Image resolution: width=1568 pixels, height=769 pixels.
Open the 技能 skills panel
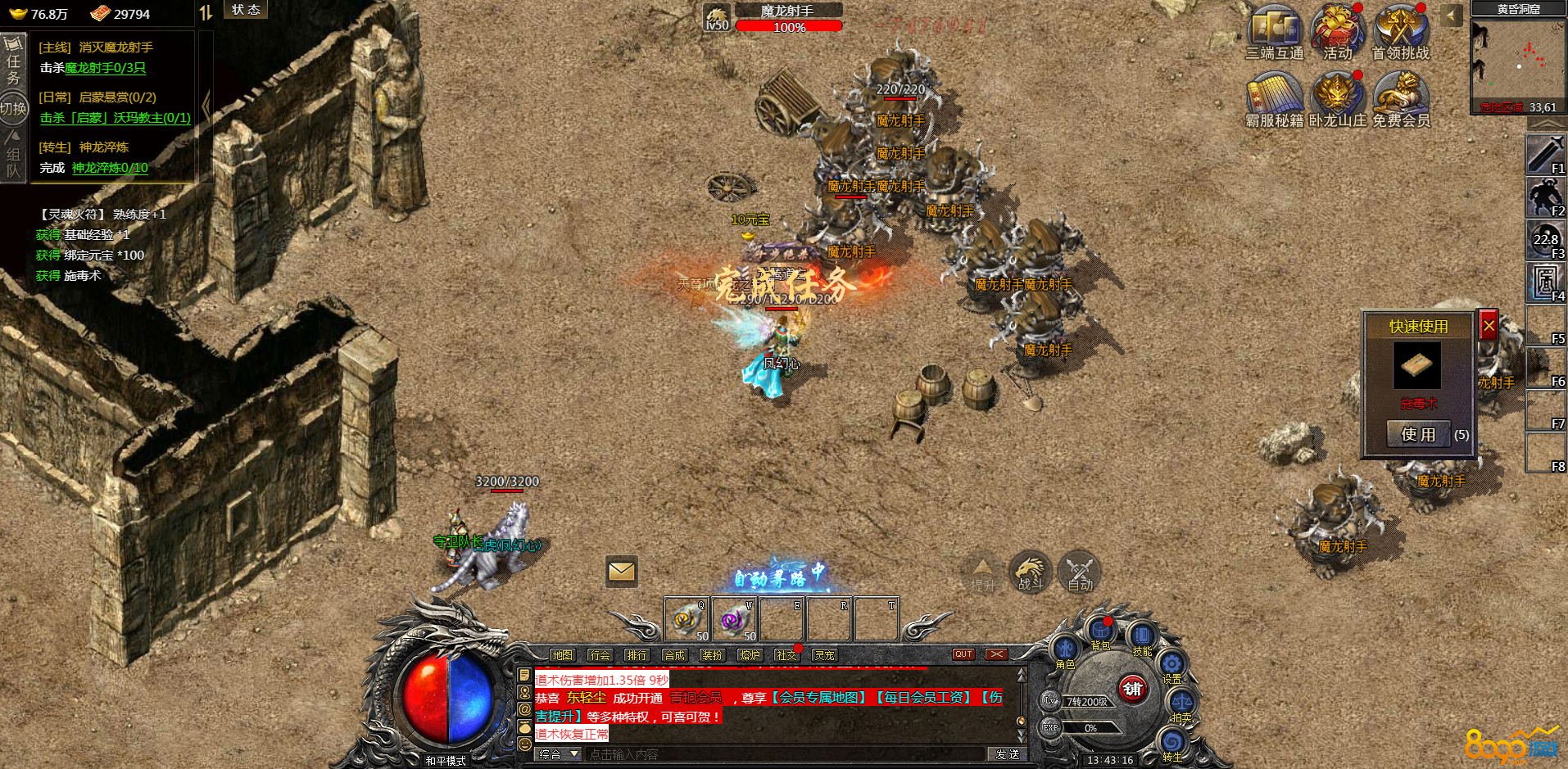pos(1142,637)
